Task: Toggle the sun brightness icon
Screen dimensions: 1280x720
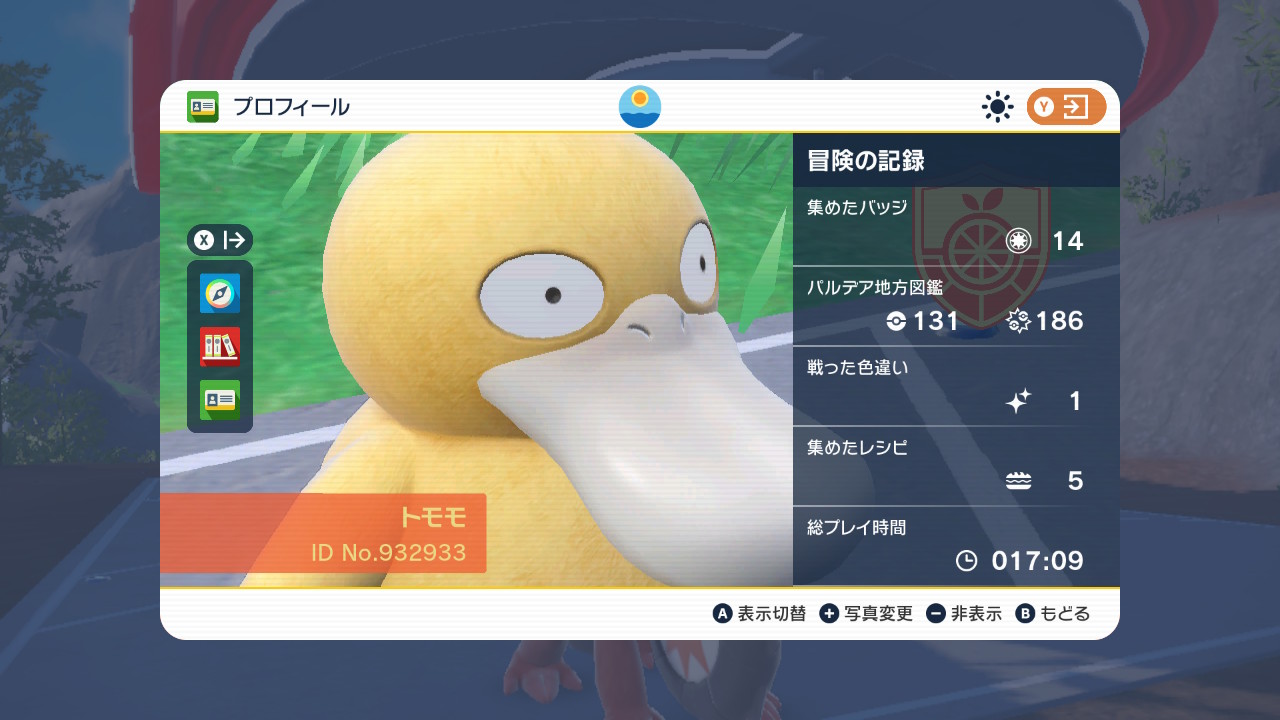Action: pyautogui.click(x=997, y=107)
